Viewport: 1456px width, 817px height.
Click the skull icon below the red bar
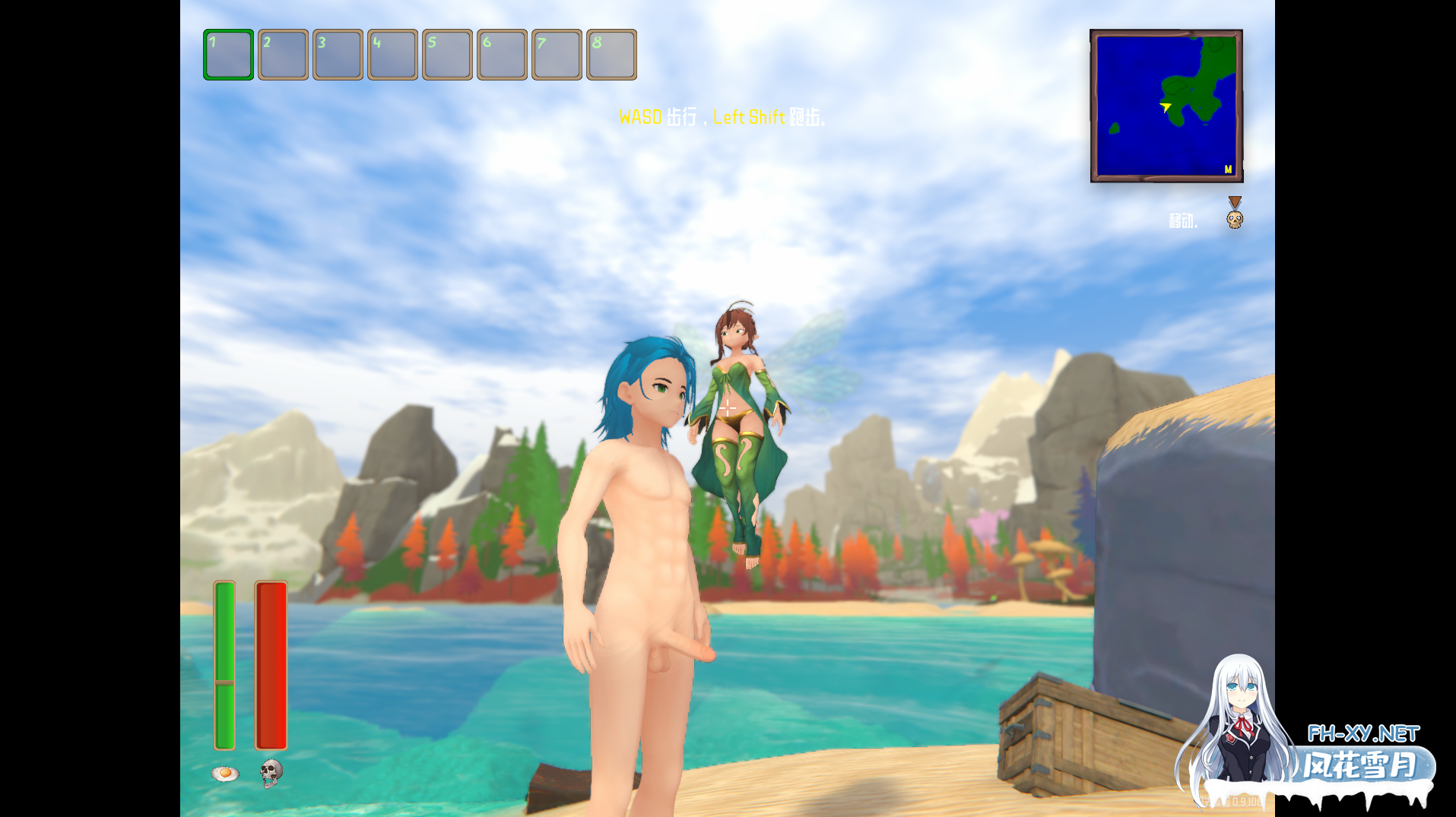271,773
